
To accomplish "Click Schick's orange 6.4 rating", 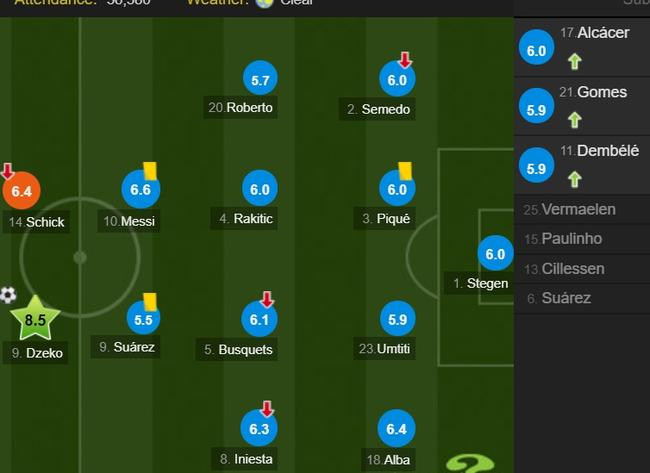I will 20,190.
